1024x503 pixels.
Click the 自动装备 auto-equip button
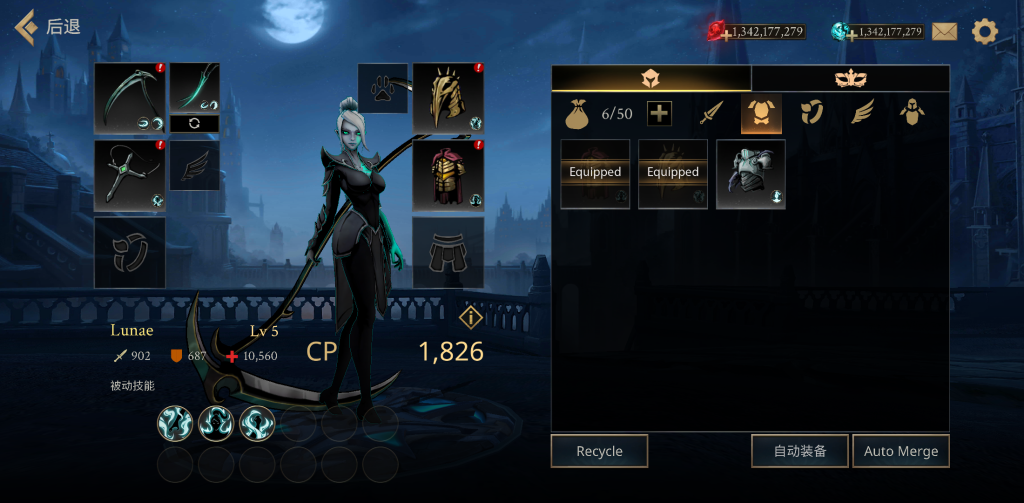tap(800, 451)
